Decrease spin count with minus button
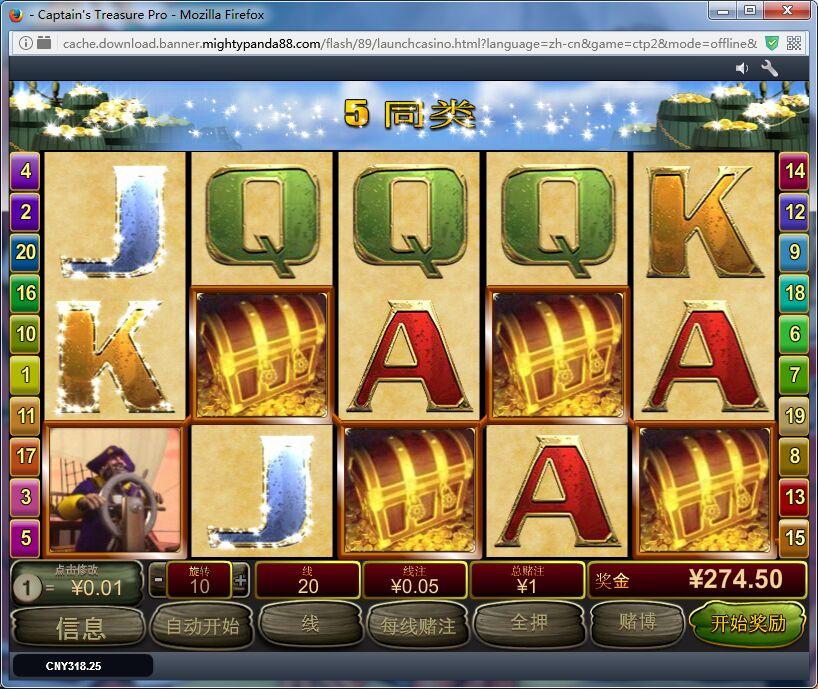 click(159, 579)
